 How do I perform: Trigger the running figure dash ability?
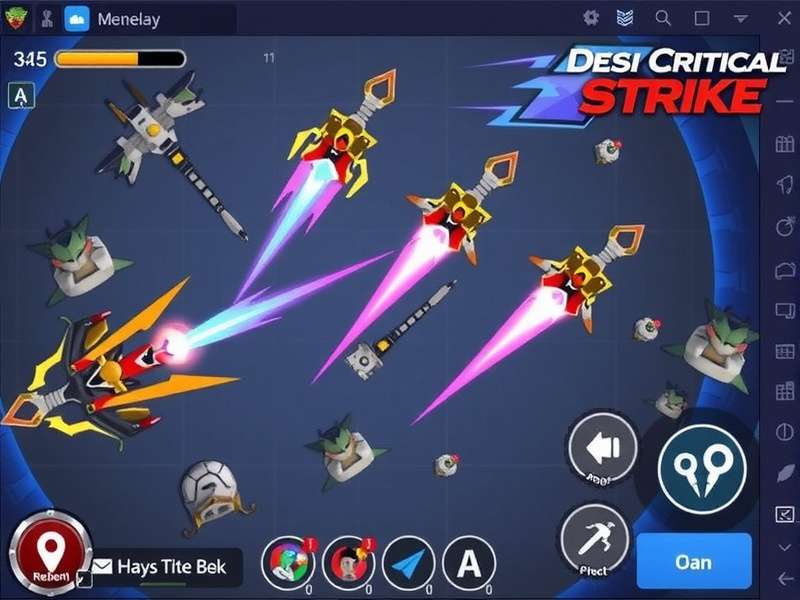[x=595, y=539]
